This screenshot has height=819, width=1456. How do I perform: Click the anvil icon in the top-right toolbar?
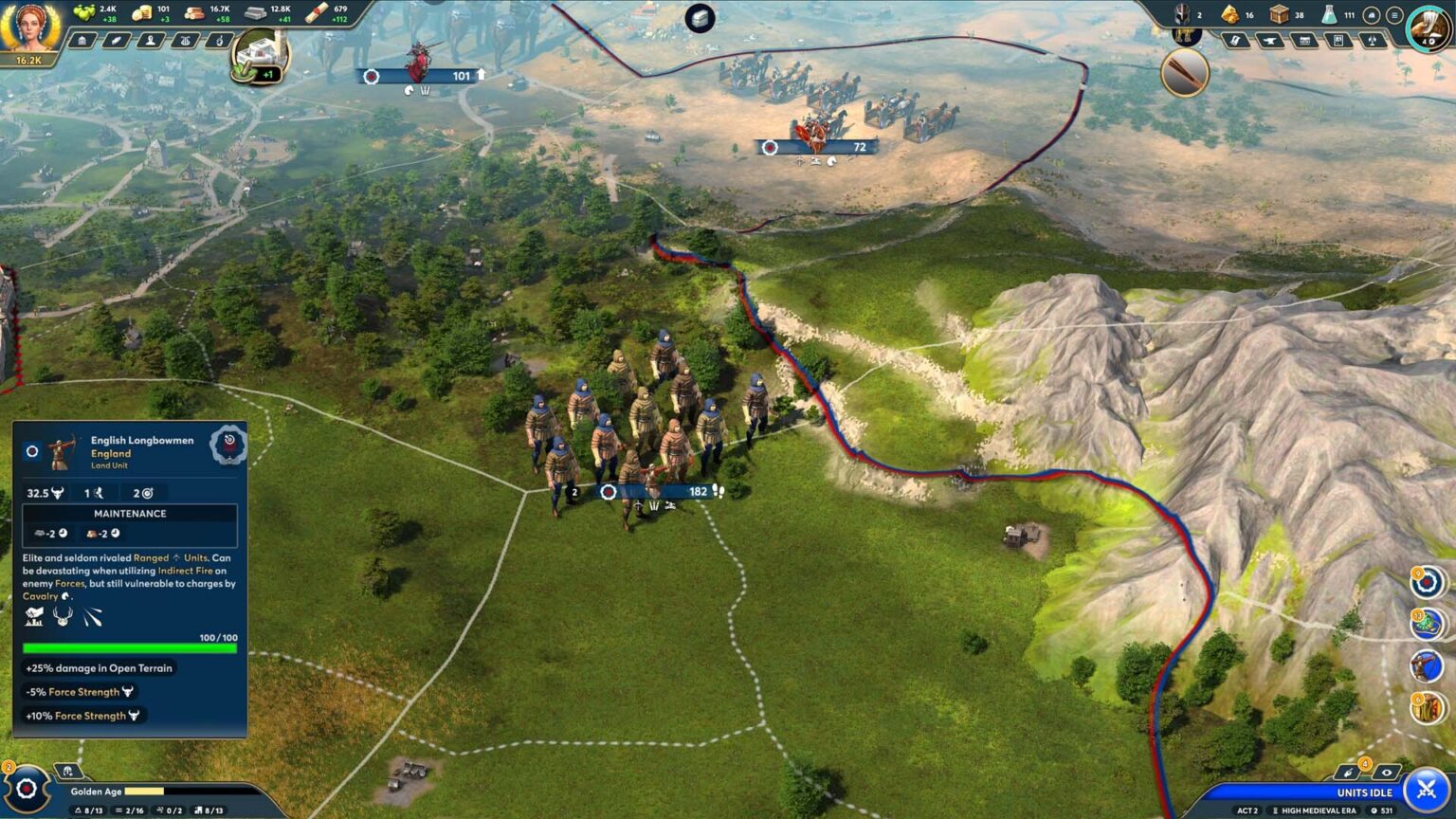tap(1268, 41)
